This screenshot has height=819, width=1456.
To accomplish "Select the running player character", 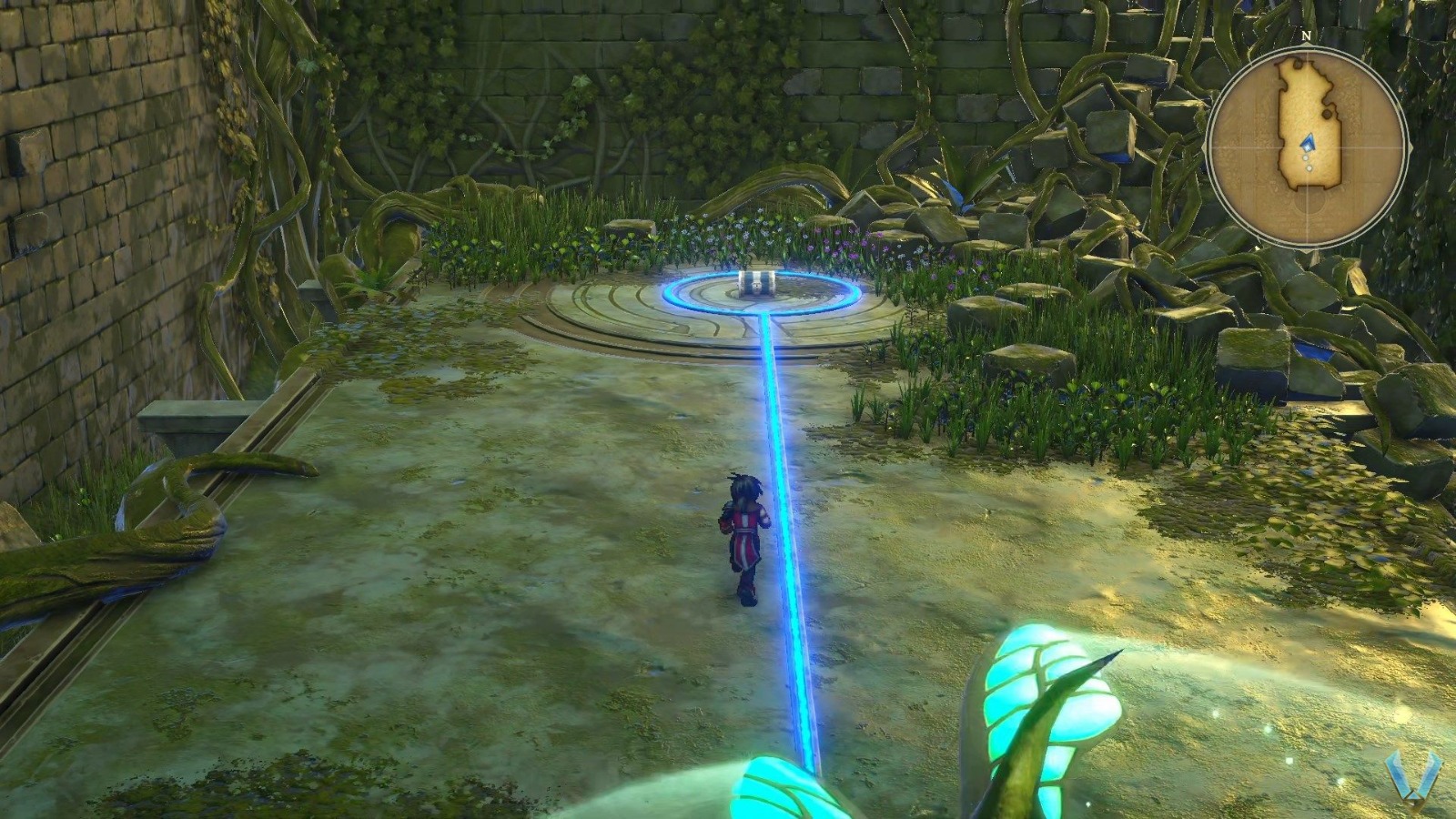I will (x=743, y=532).
